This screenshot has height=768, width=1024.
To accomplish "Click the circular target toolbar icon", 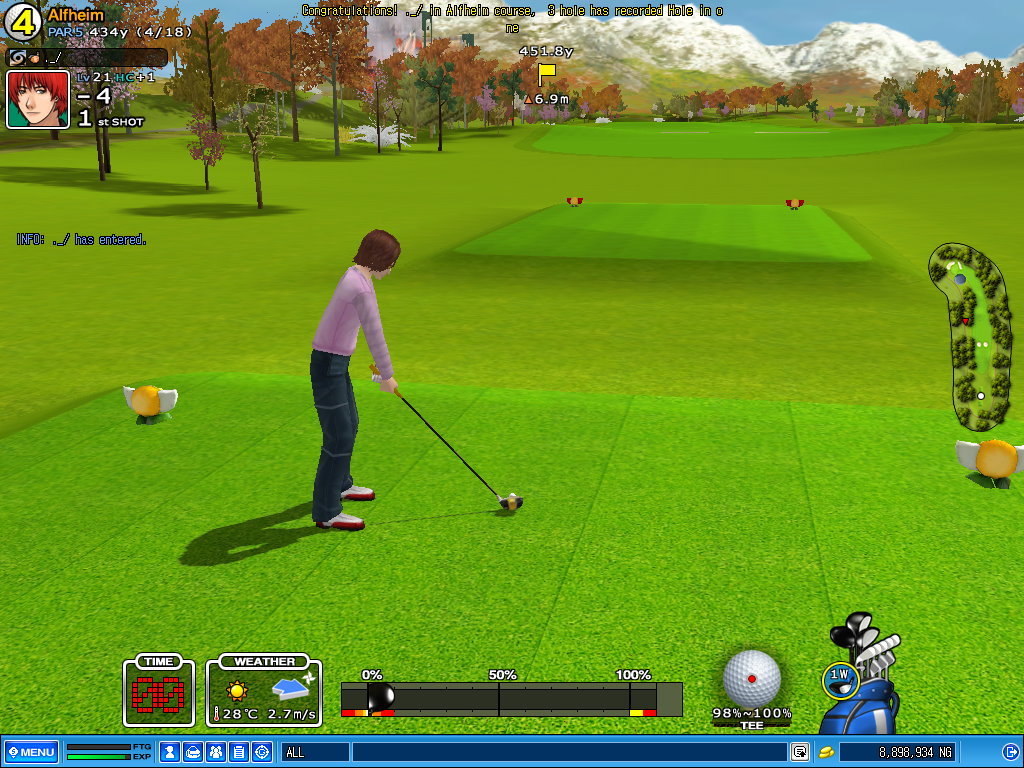I will 262,752.
